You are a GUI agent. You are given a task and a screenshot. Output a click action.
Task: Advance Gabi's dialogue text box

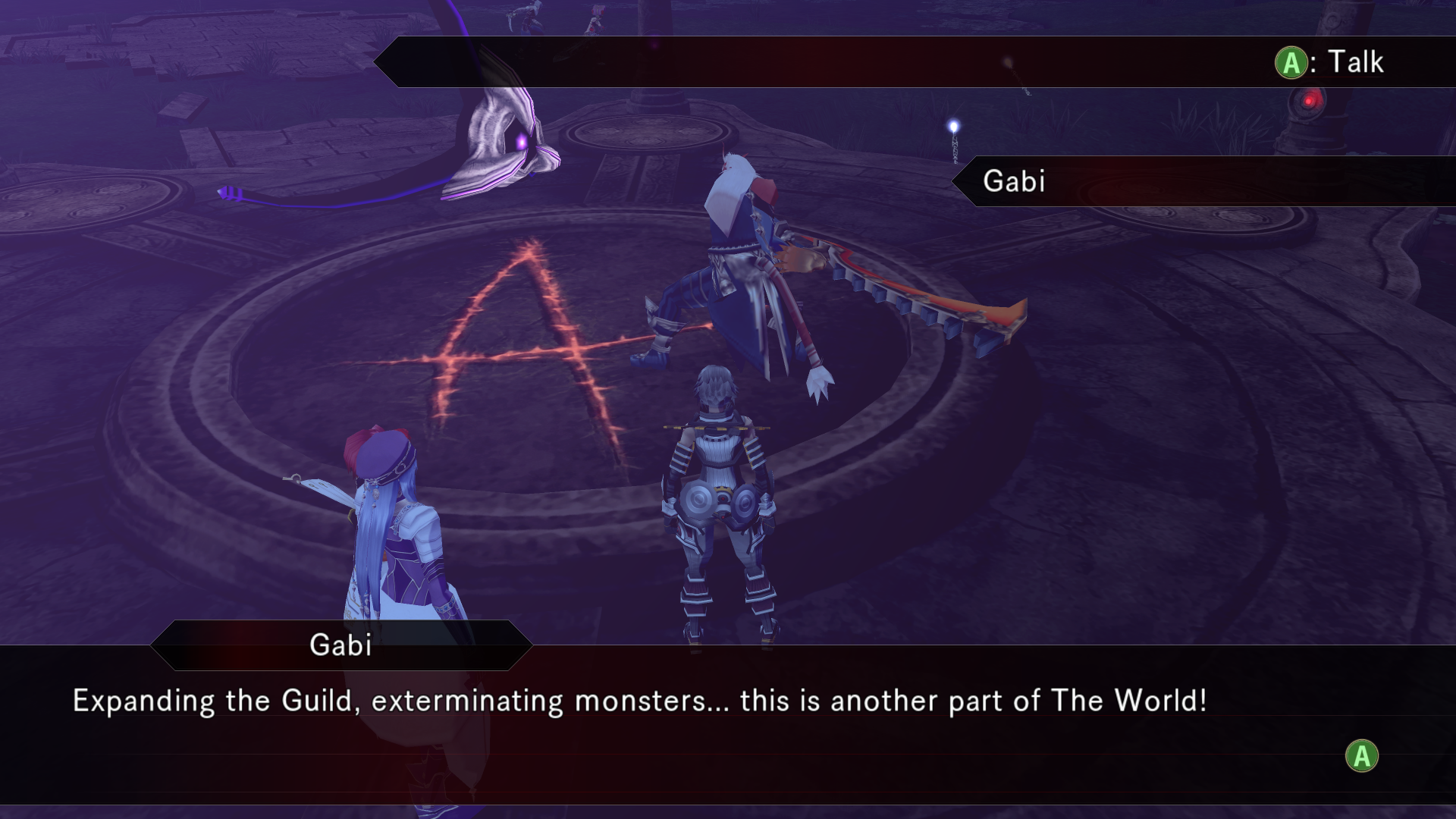tap(1361, 756)
